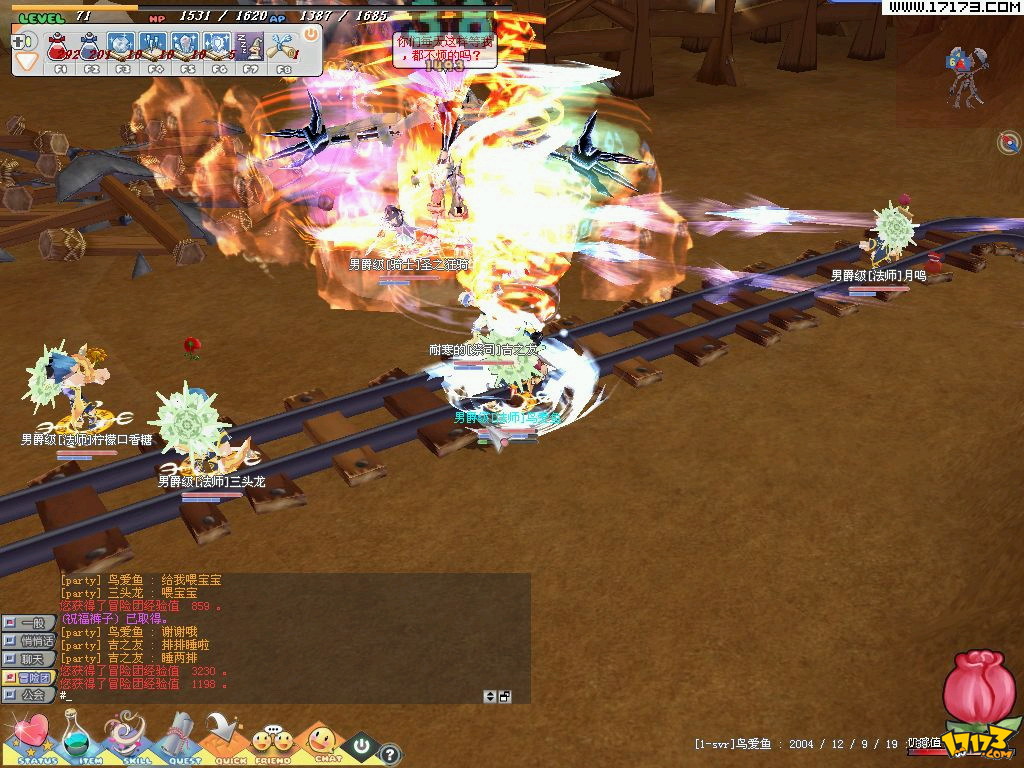
Task: Switch to the 聊天 chat tab
Action: (x=30, y=659)
